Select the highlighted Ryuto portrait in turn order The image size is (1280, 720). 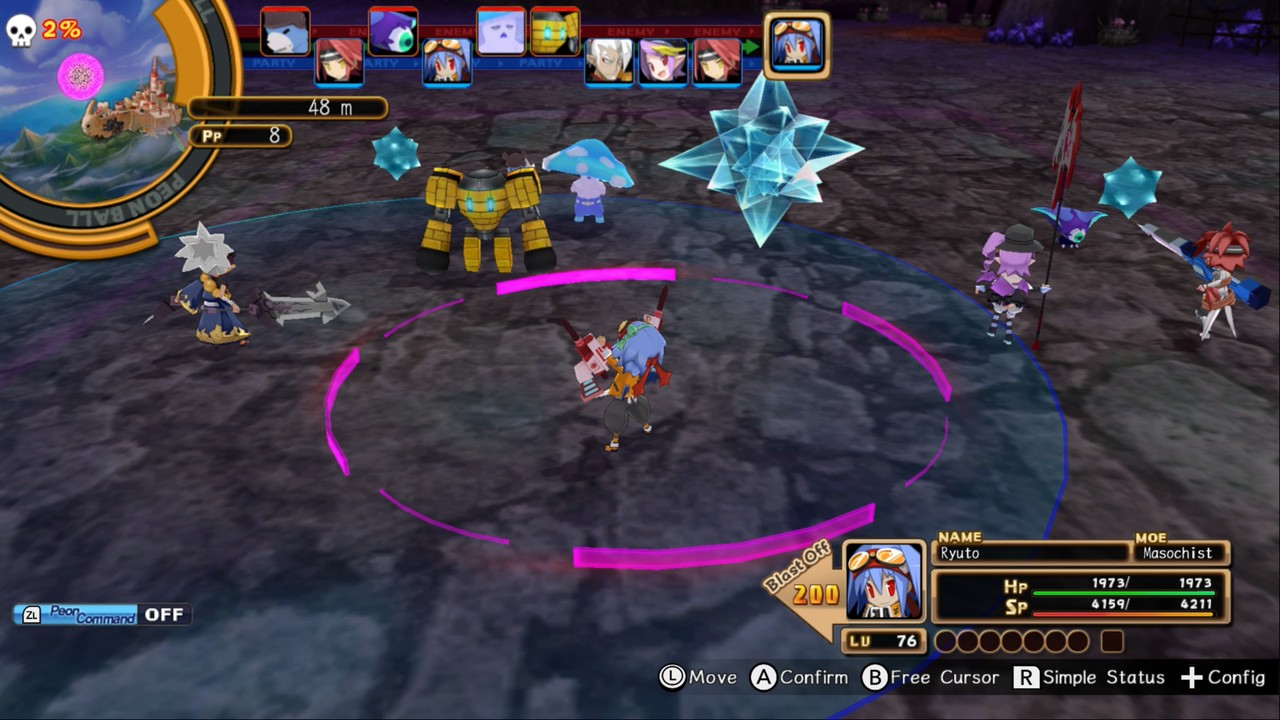tap(797, 45)
